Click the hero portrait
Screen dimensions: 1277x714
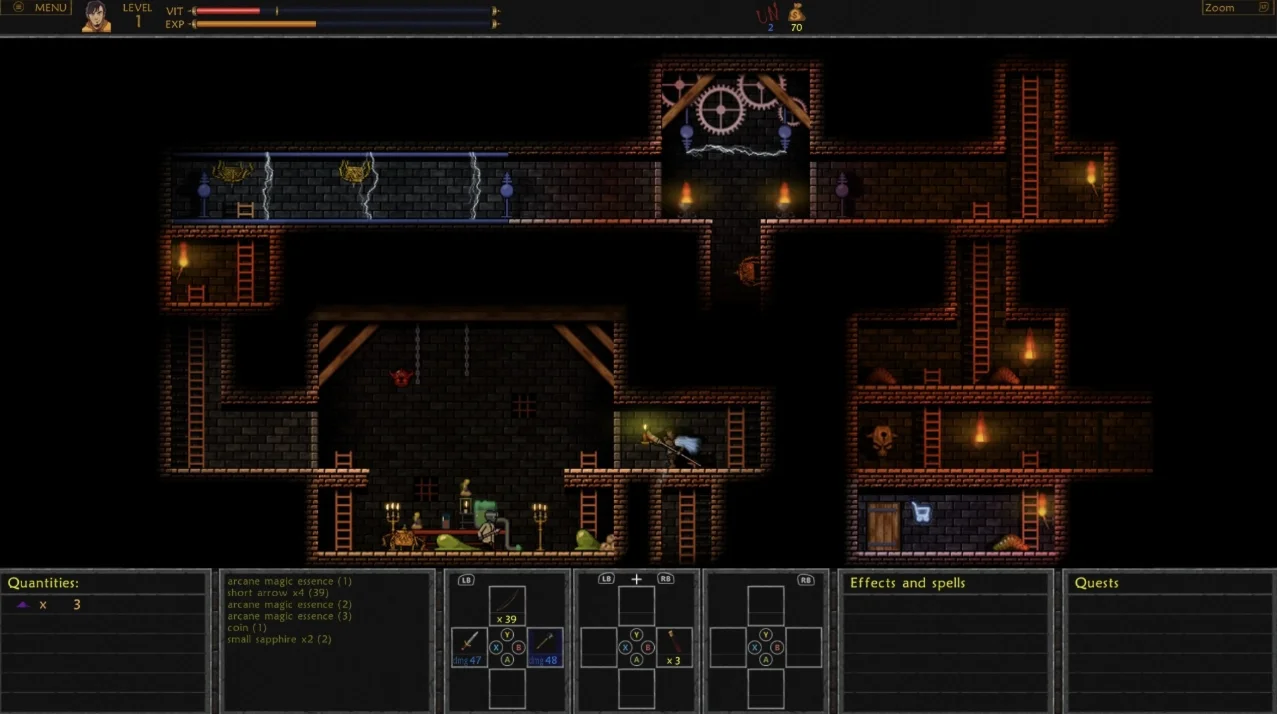click(97, 16)
